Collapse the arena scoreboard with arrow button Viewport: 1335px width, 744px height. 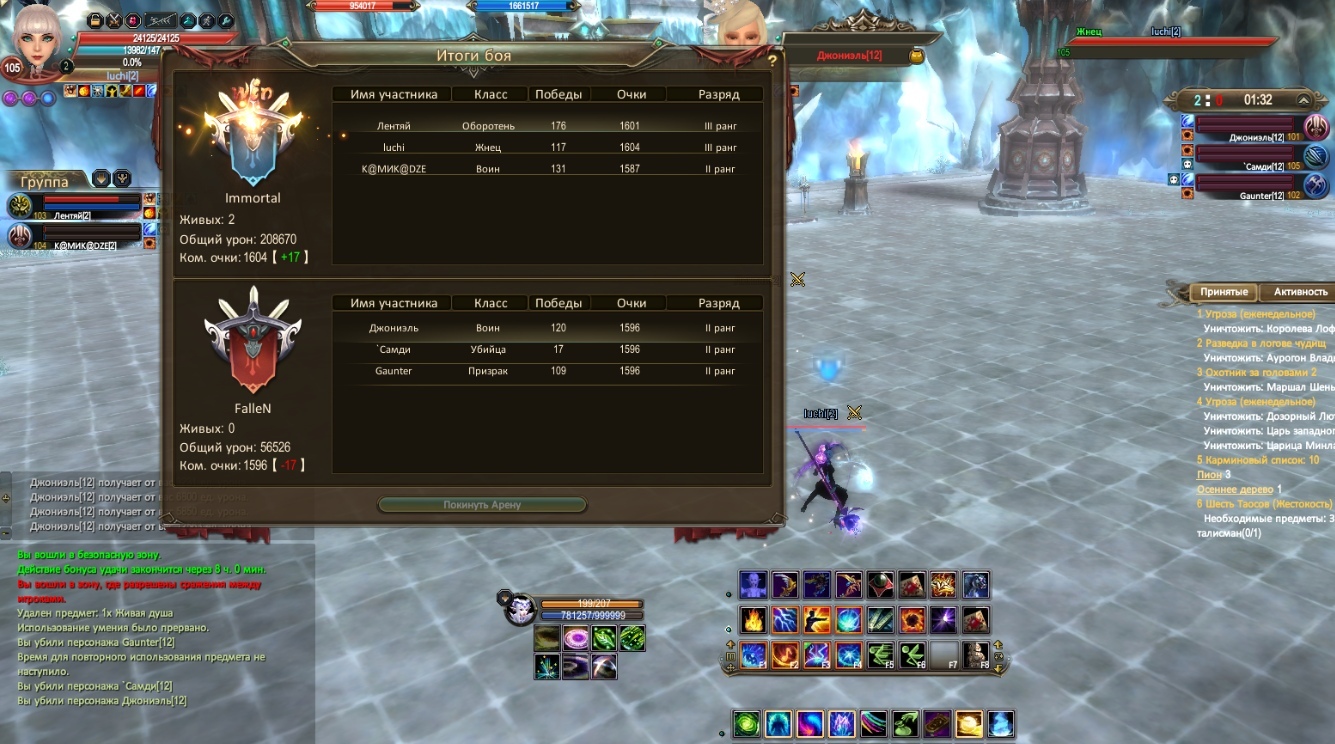pyautogui.click(x=1302, y=100)
